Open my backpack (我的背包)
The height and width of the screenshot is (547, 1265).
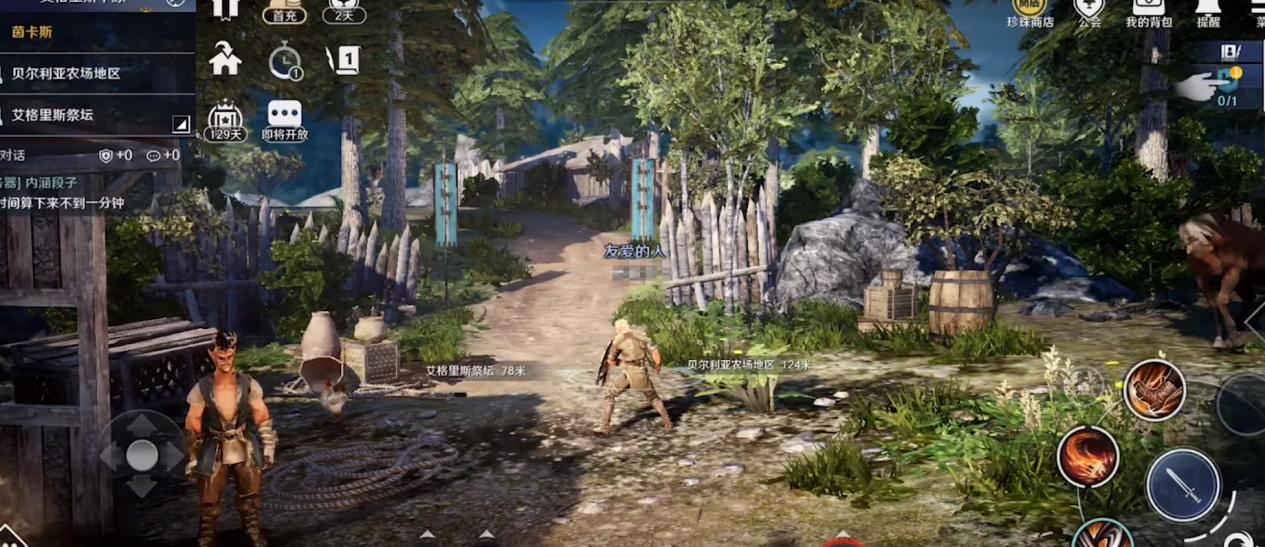tap(1149, 10)
